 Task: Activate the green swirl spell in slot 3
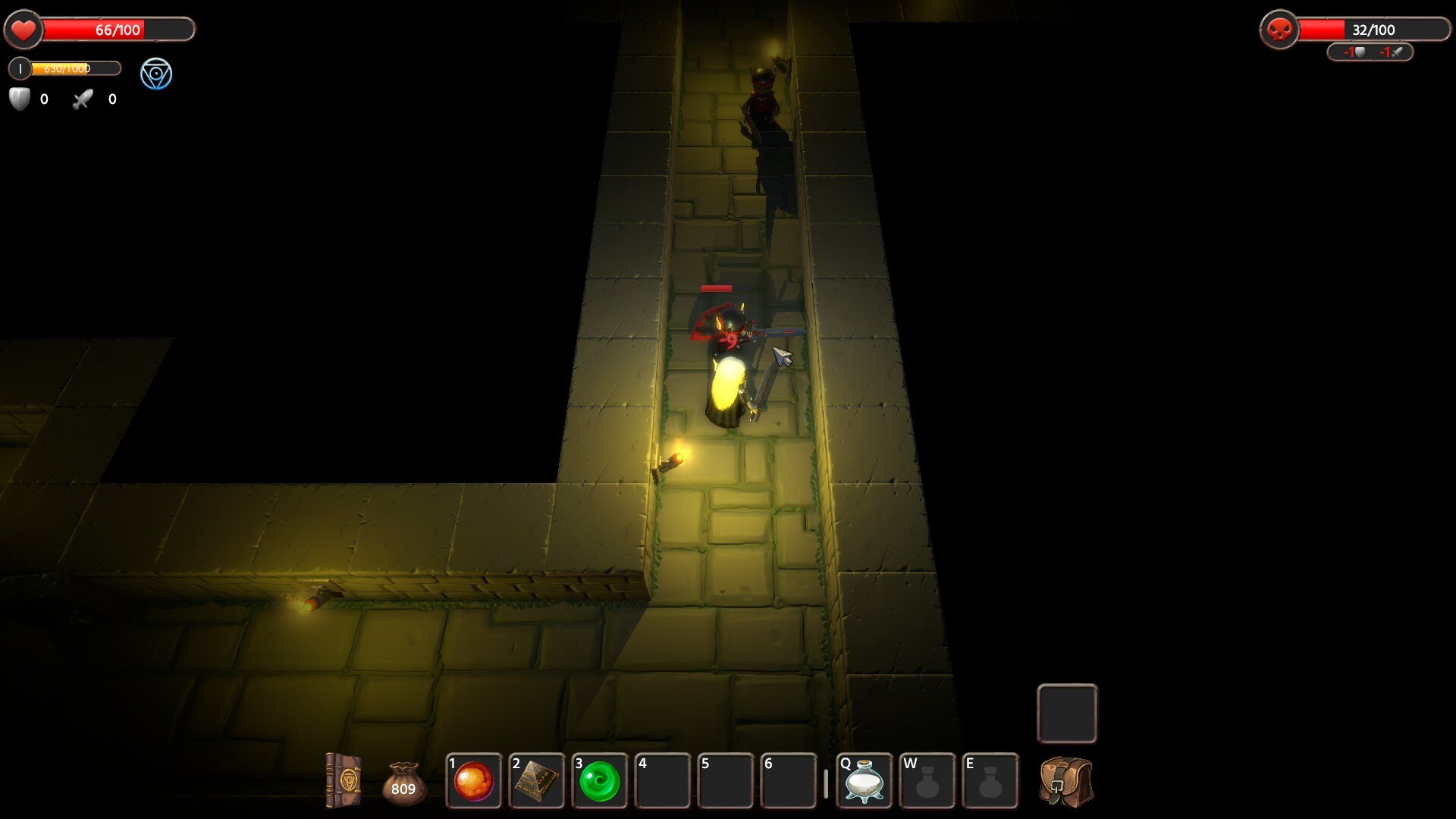tap(600, 781)
